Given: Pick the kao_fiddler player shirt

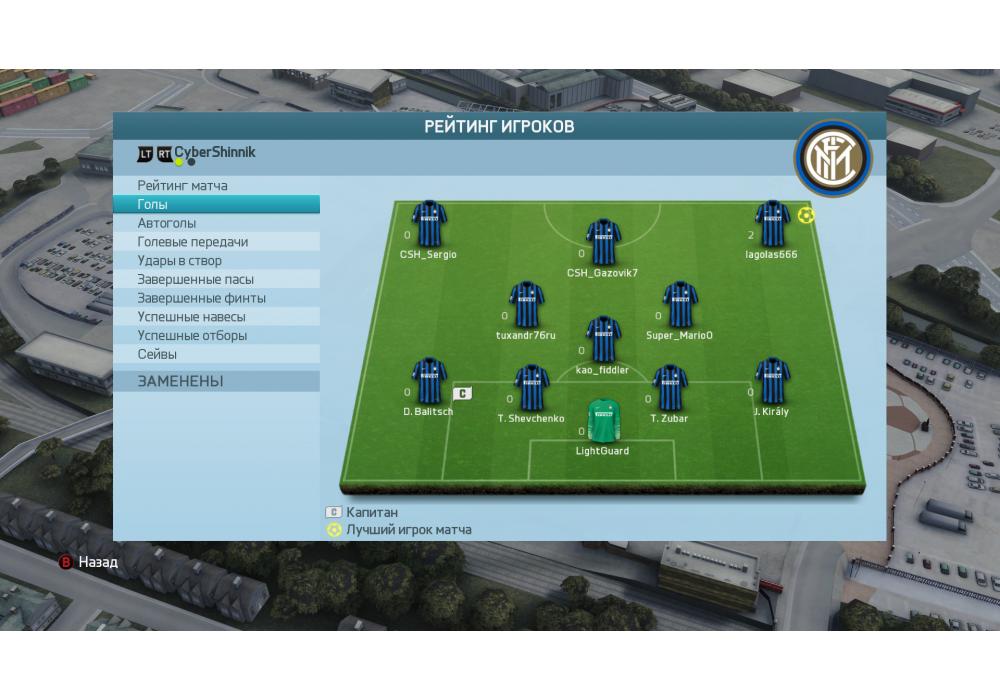Looking at the screenshot, I should (x=603, y=340).
